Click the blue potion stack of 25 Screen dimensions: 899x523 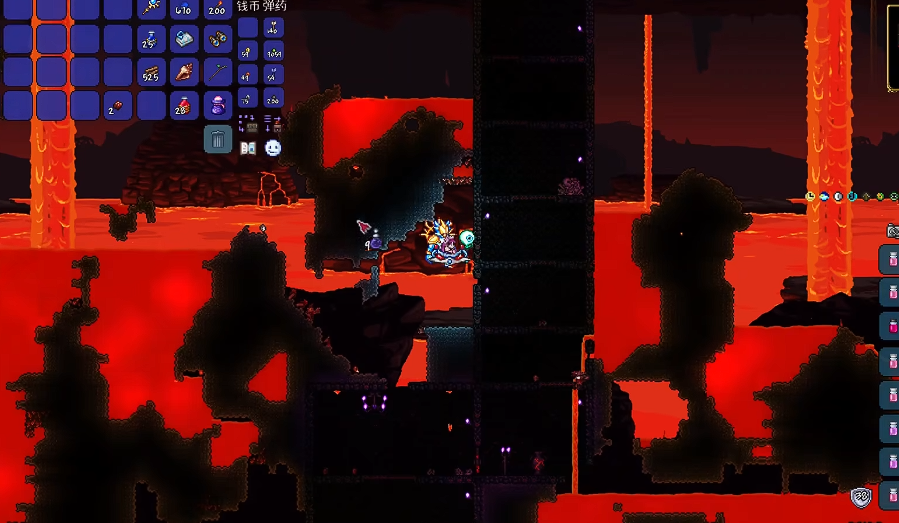click(152, 39)
